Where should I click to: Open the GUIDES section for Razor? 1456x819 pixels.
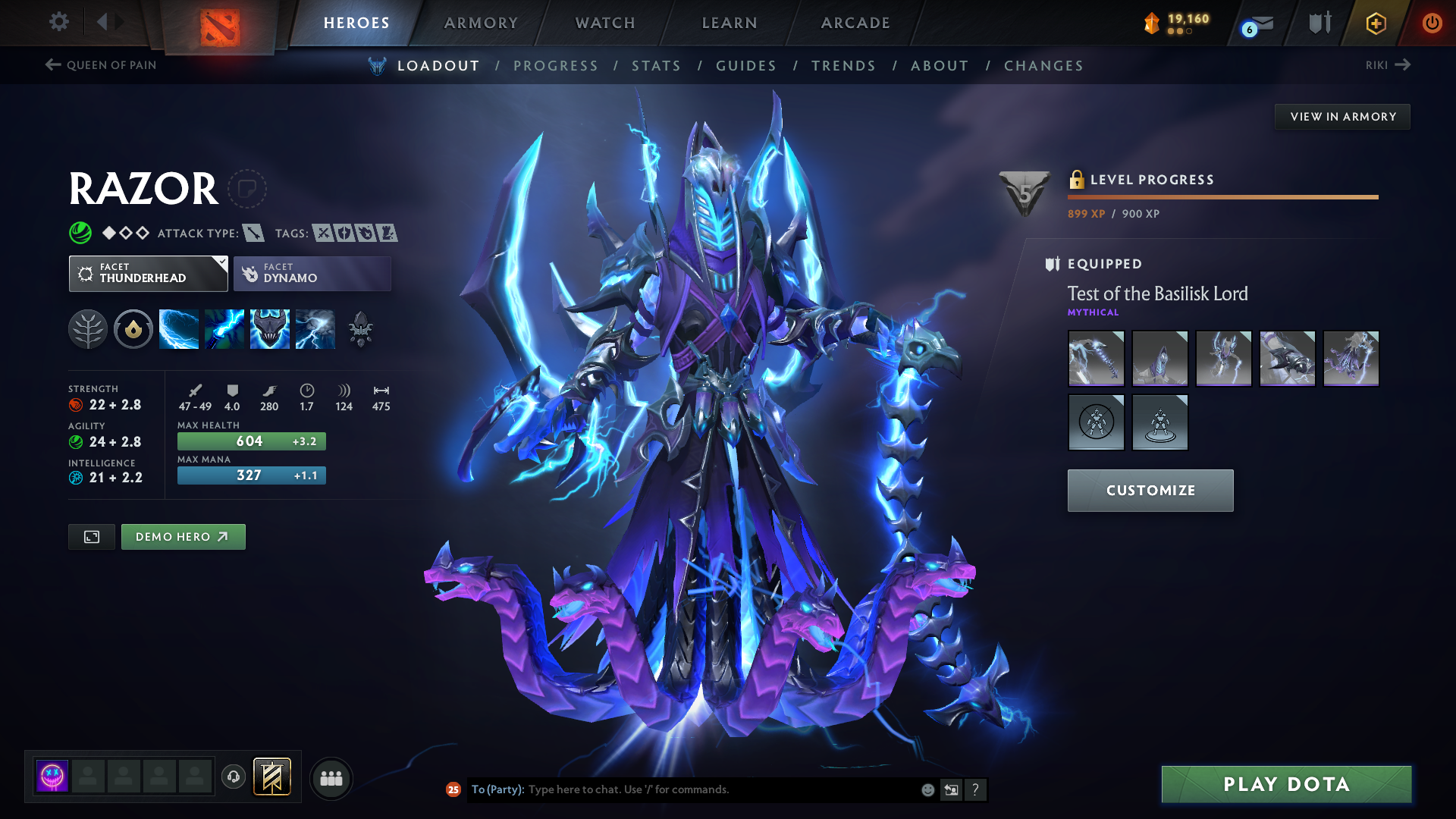745,66
